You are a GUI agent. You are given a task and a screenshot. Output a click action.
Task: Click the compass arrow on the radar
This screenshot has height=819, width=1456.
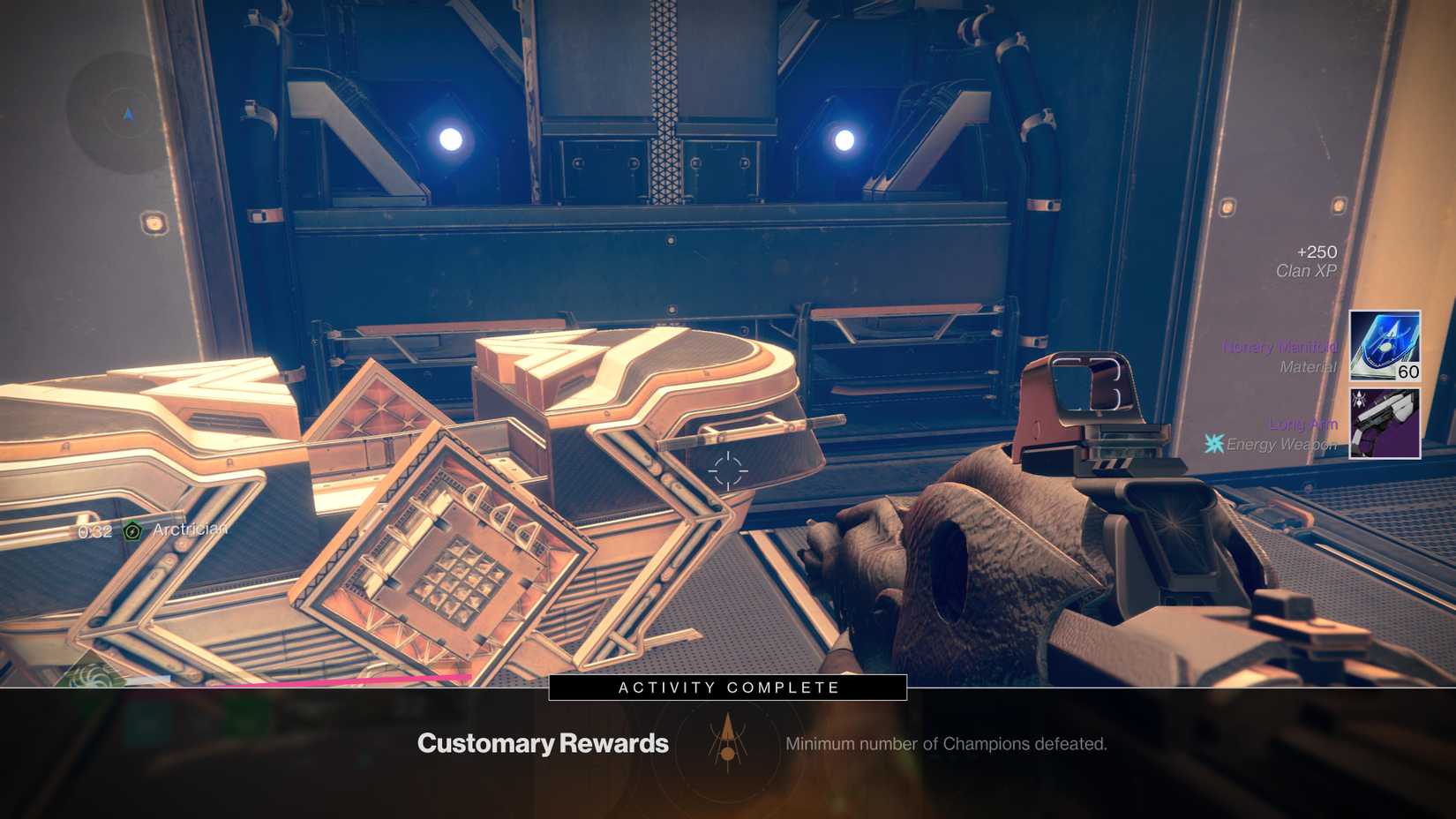[127, 114]
